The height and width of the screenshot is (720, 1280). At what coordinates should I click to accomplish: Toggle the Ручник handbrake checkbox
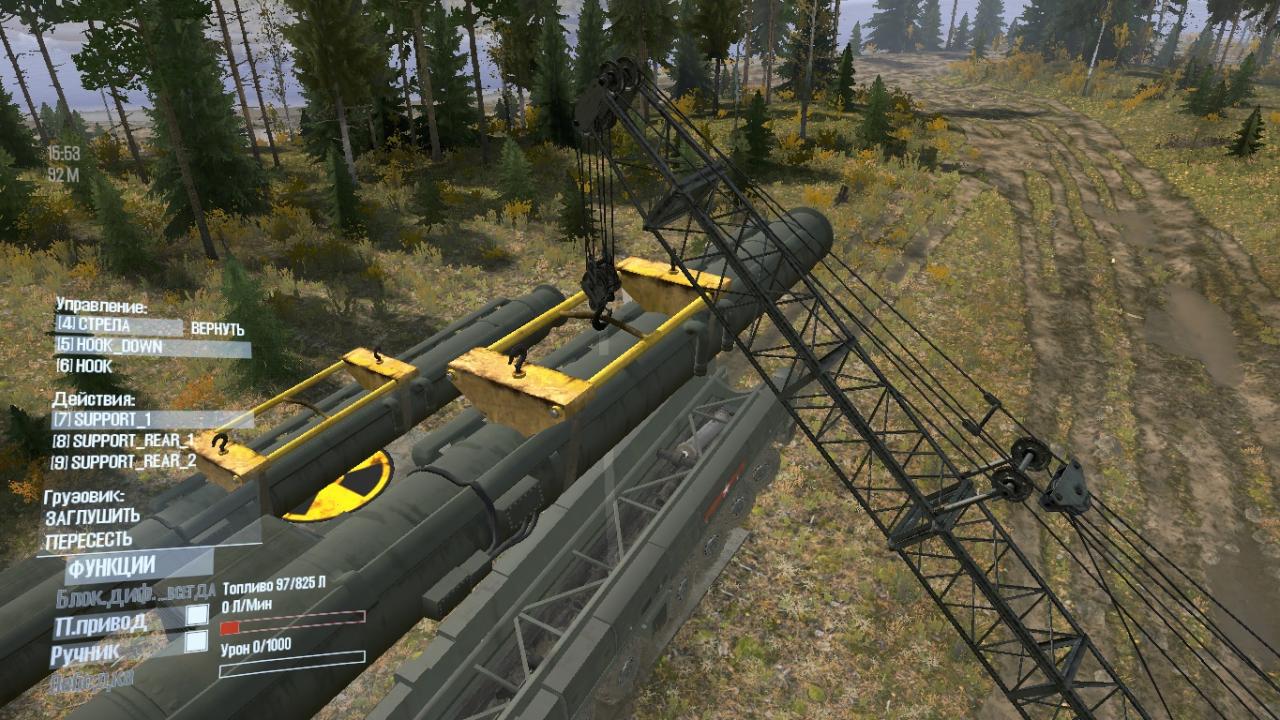197,641
